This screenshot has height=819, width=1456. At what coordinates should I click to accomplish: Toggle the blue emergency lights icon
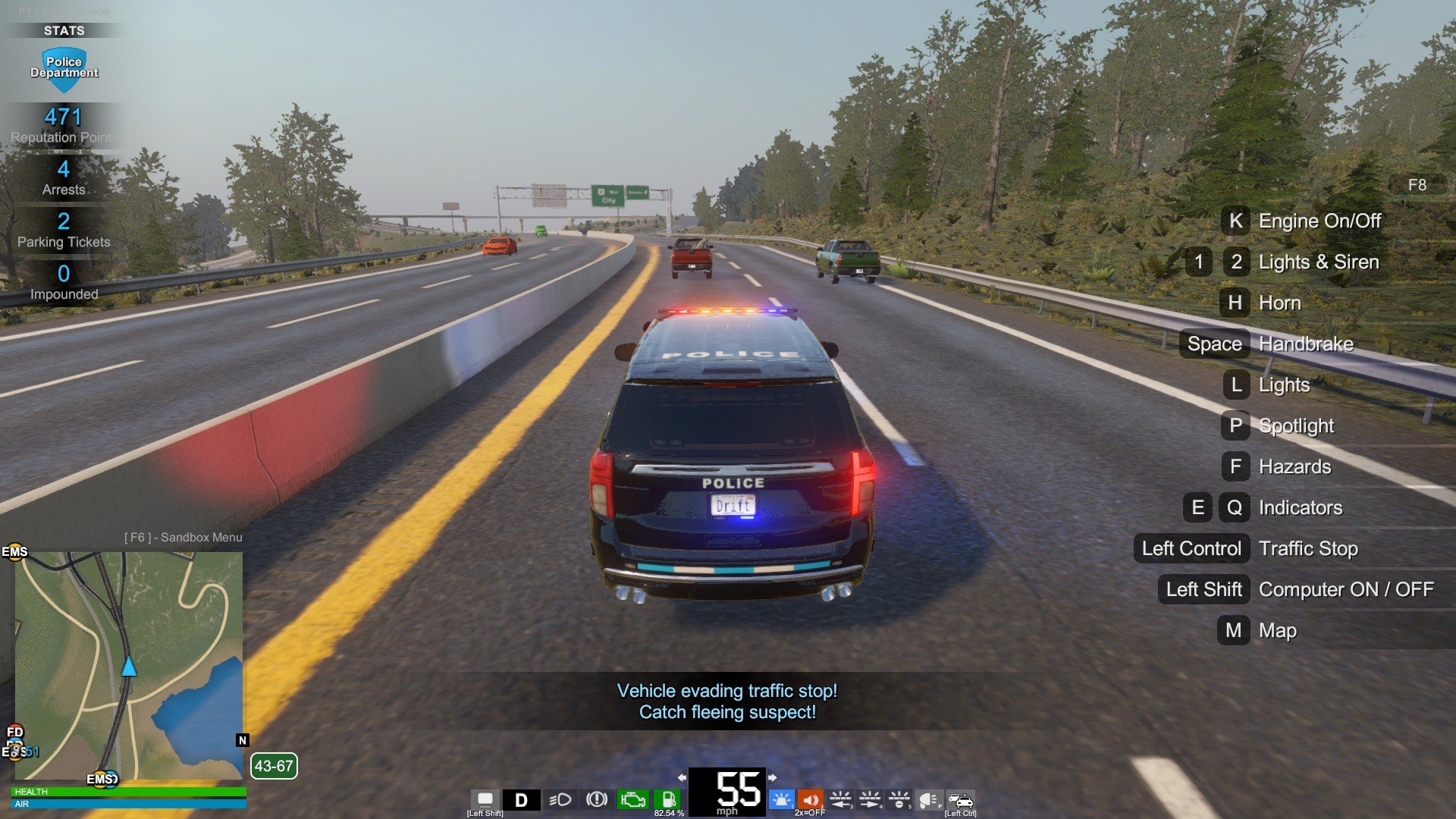[x=781, y=800]
